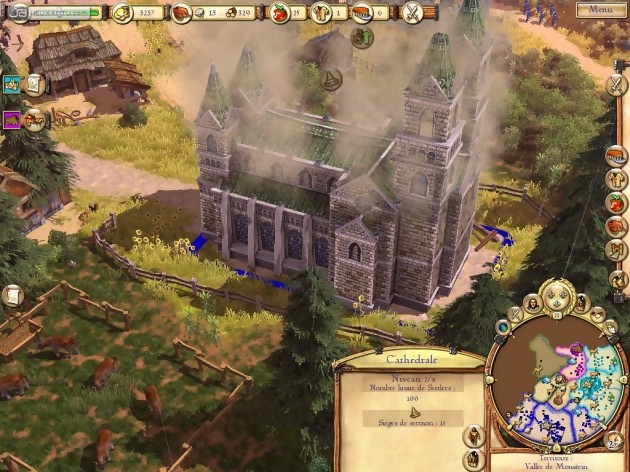Screen dimensions: 630x472
Task: Click the gold coins resource icon
Action: tap(123, 13)
